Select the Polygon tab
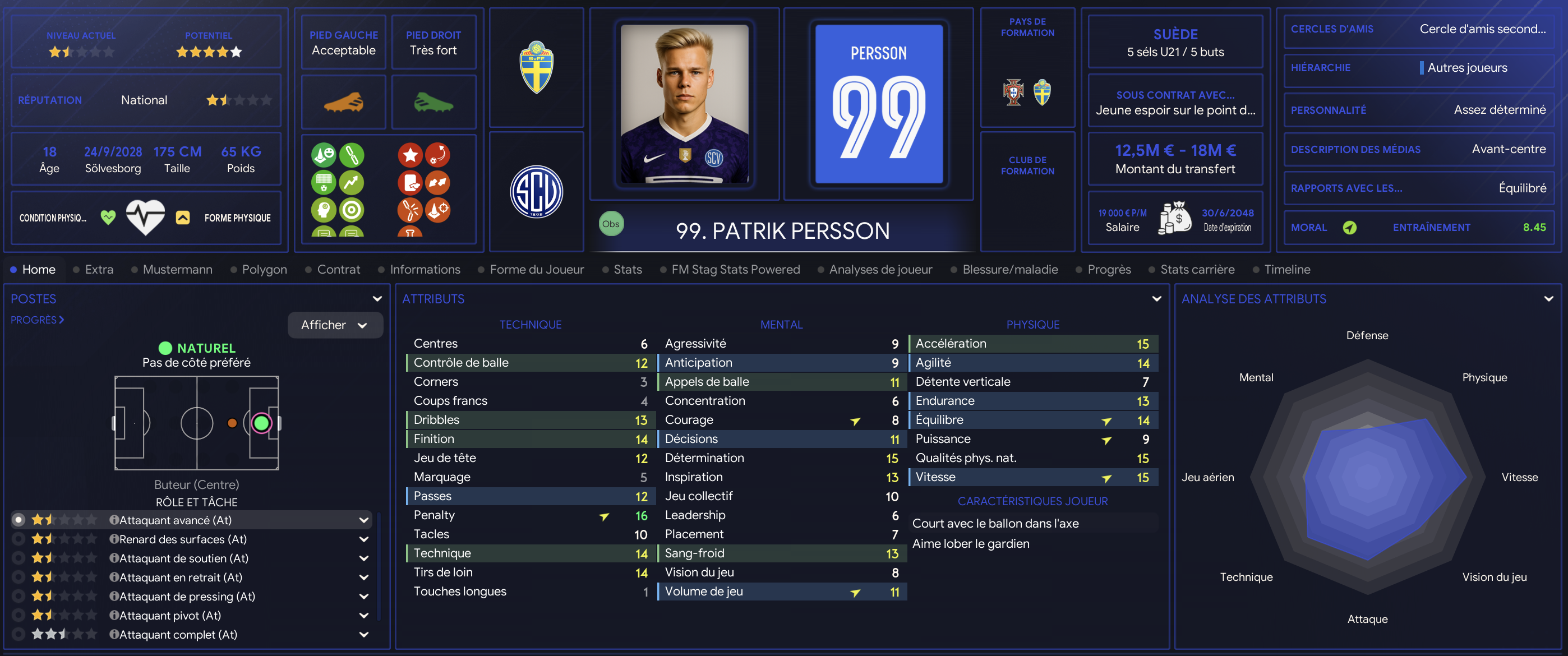This screenshot has width=1568, height=656. pos(264,269)
